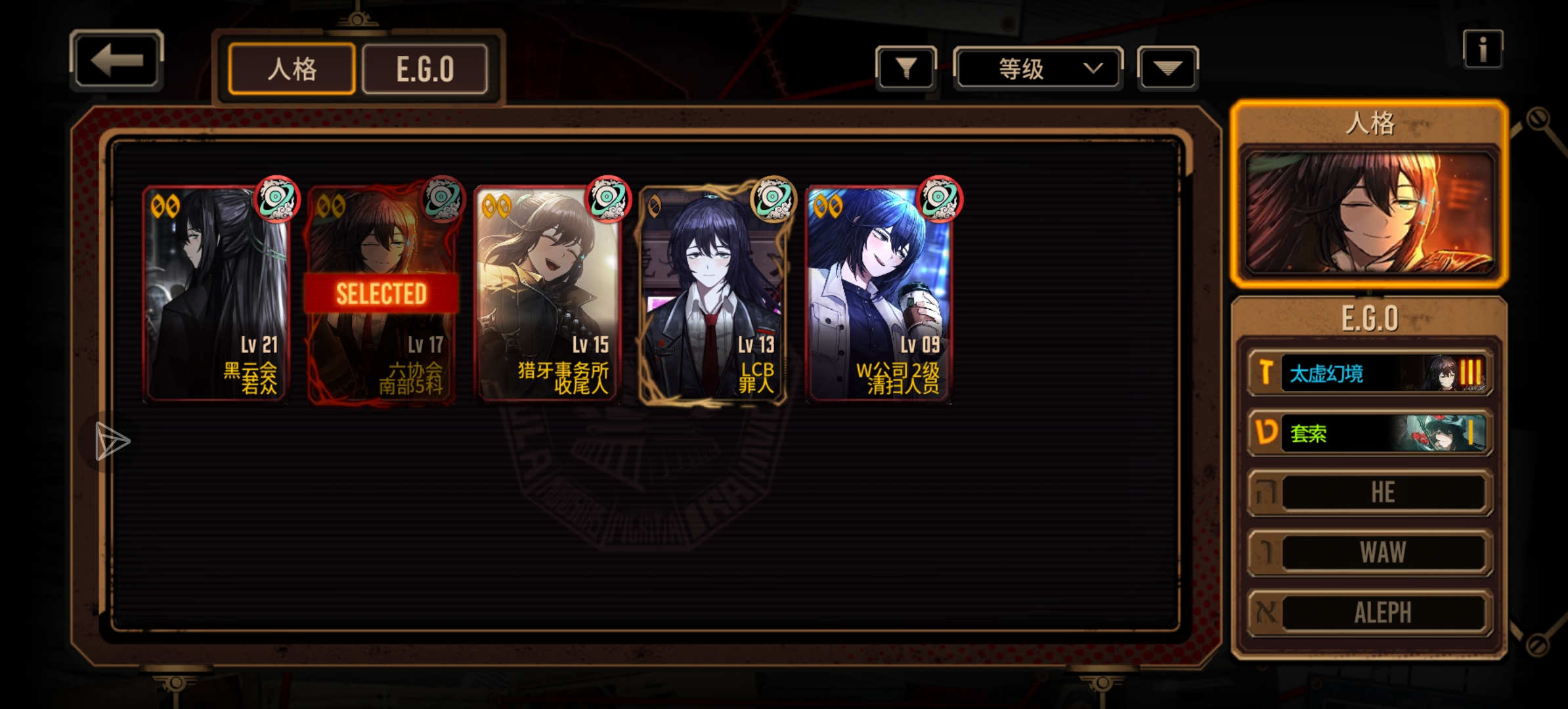Open the empty ALEPH E.G.O slot

pos(1370,612)
